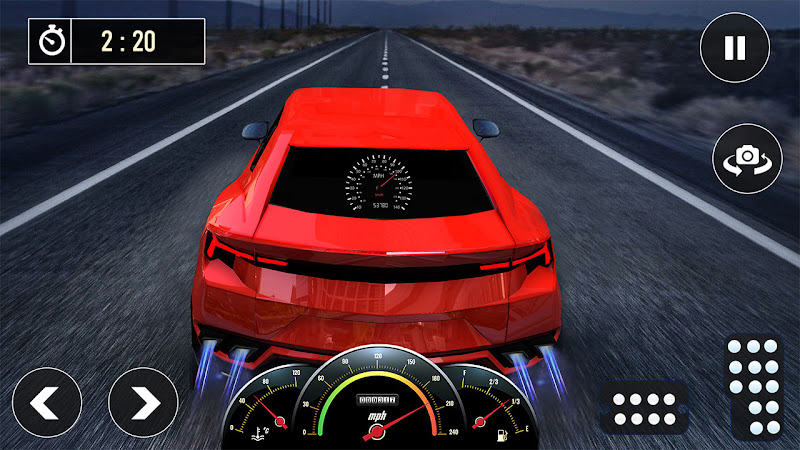Tap the wide brake pedal
The width and height of the screenshot is (800, 450).
(644, 408)
